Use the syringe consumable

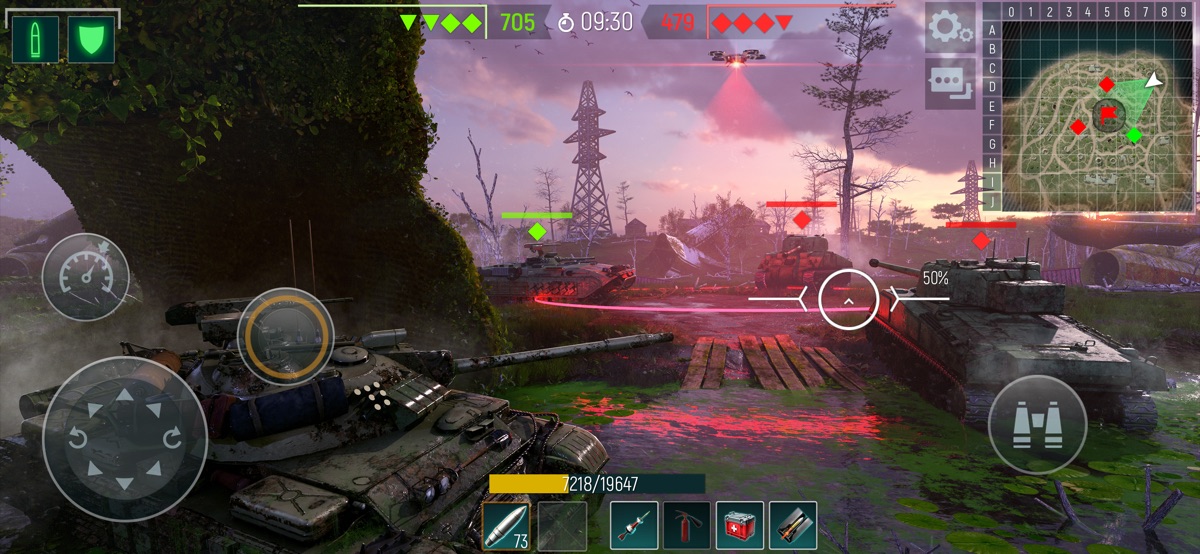tap(634, 526)
